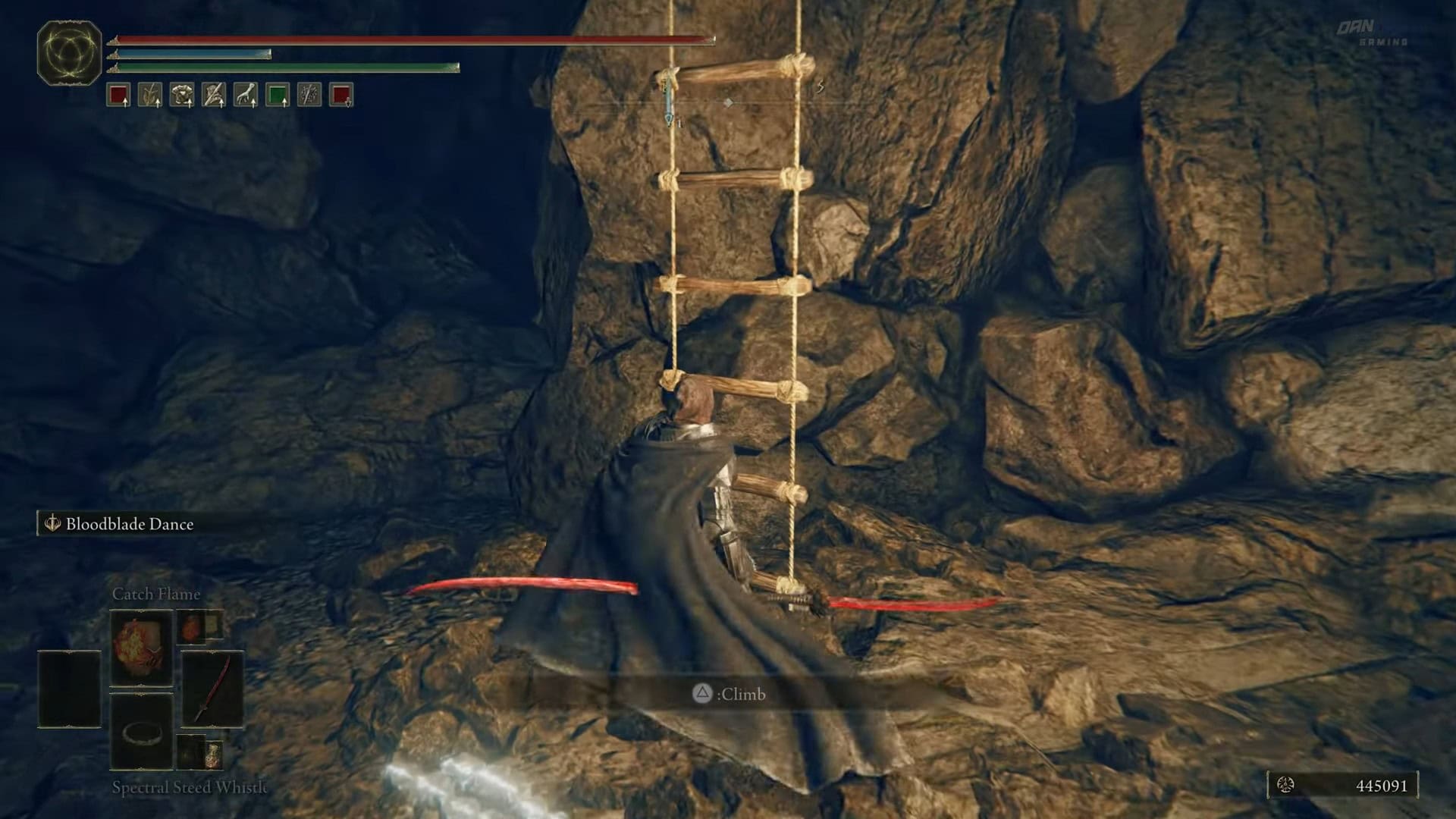Click the chest armor buff status icon
1456x819 pixels.
point(182,95)
